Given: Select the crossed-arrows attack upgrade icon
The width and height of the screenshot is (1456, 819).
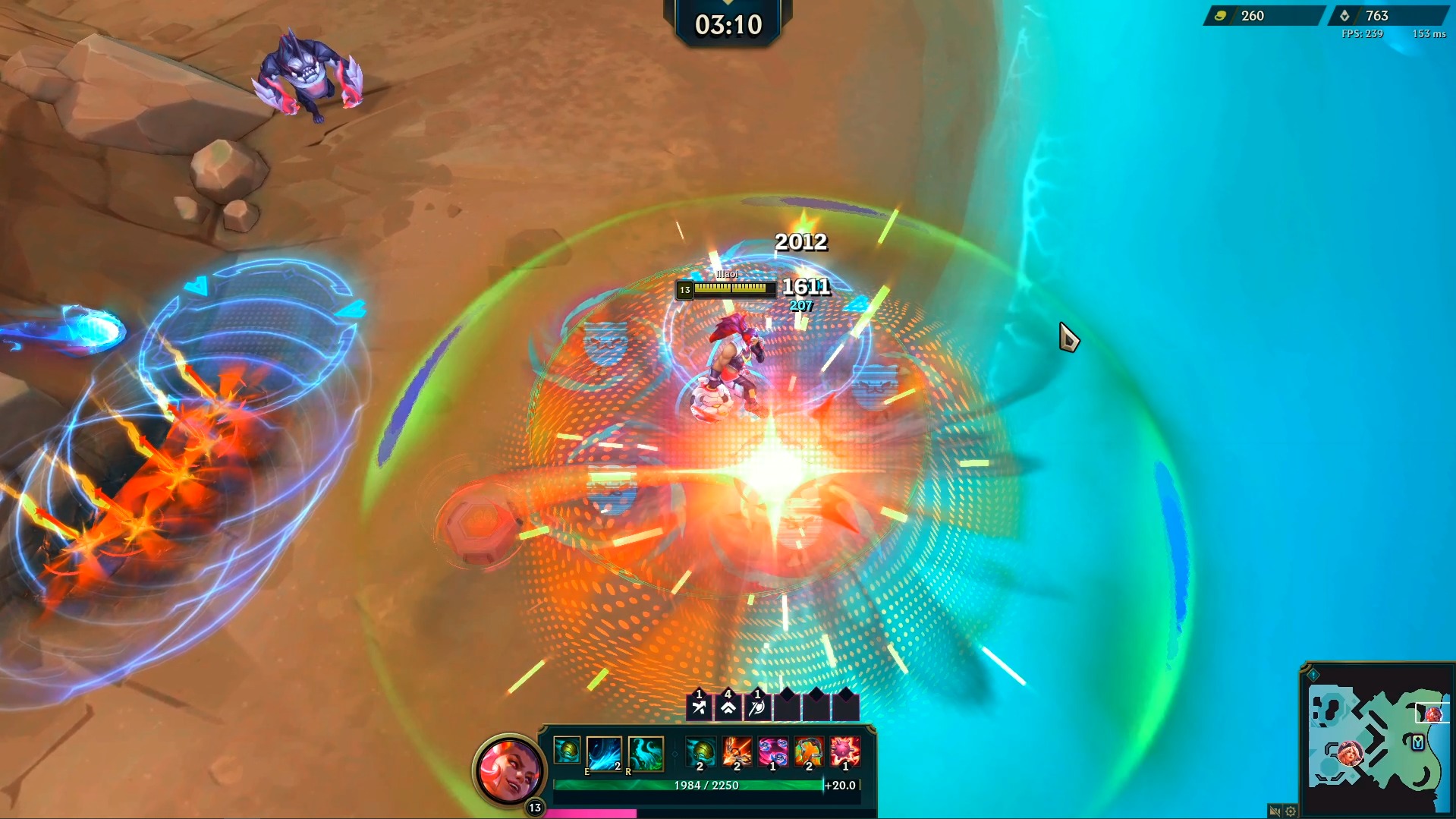Looking at the screenshot, I should click(x=699, y=706).
